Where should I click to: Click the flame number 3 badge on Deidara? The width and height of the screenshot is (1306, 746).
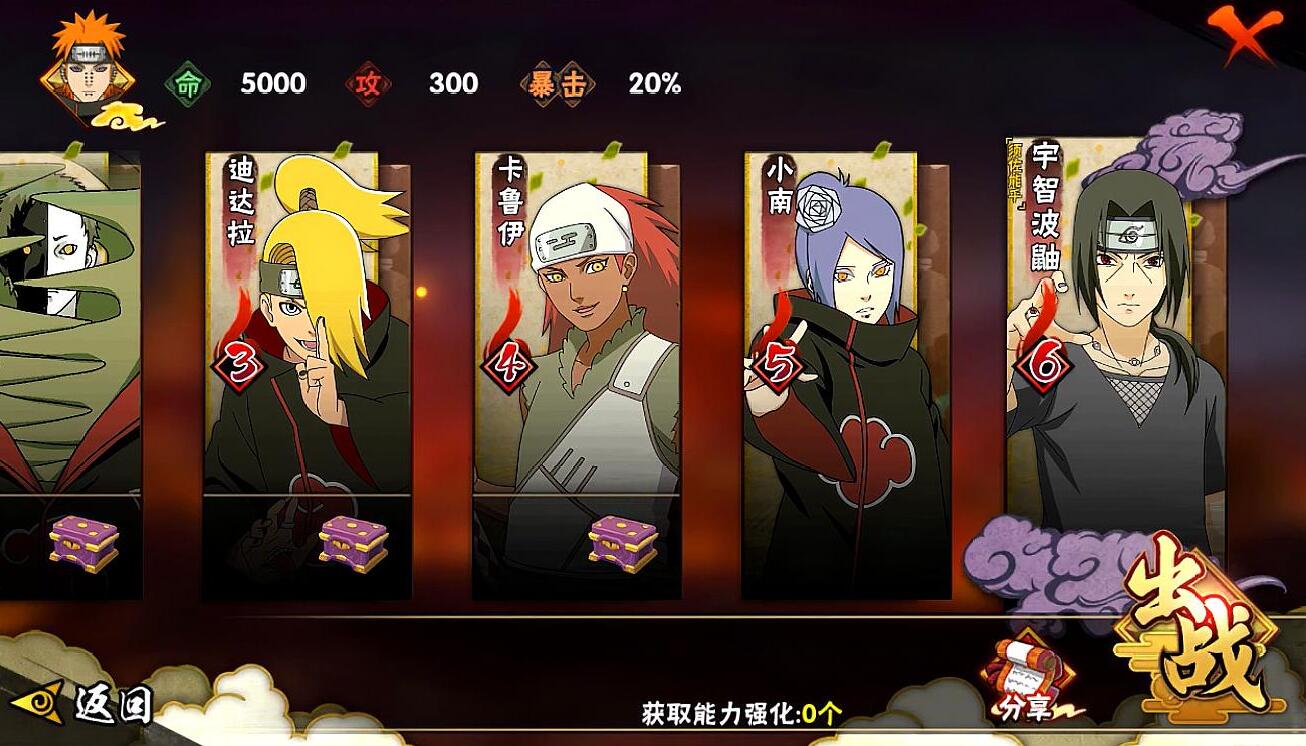tap(240, 362)
